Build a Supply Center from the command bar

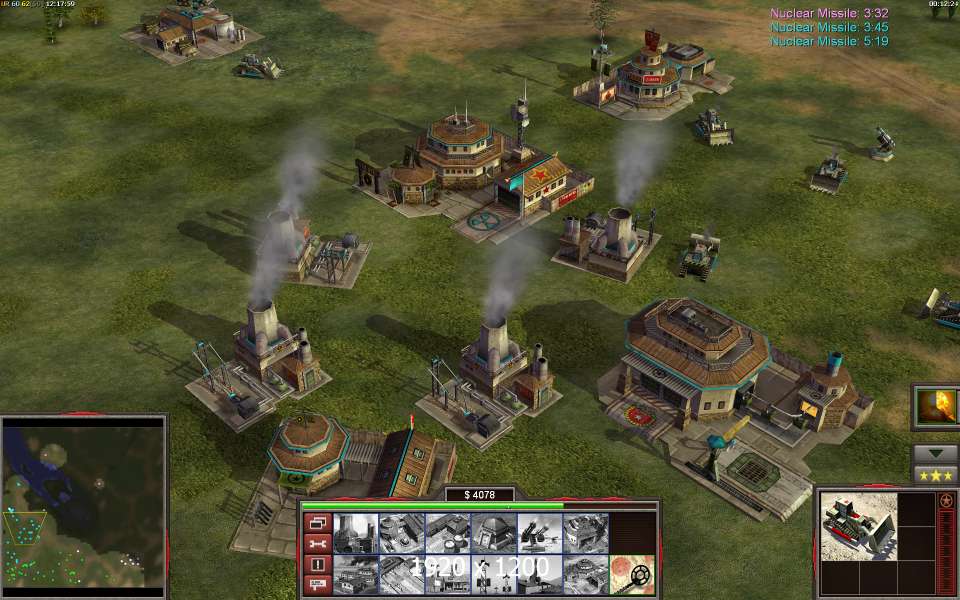click(x=447, y=533)
